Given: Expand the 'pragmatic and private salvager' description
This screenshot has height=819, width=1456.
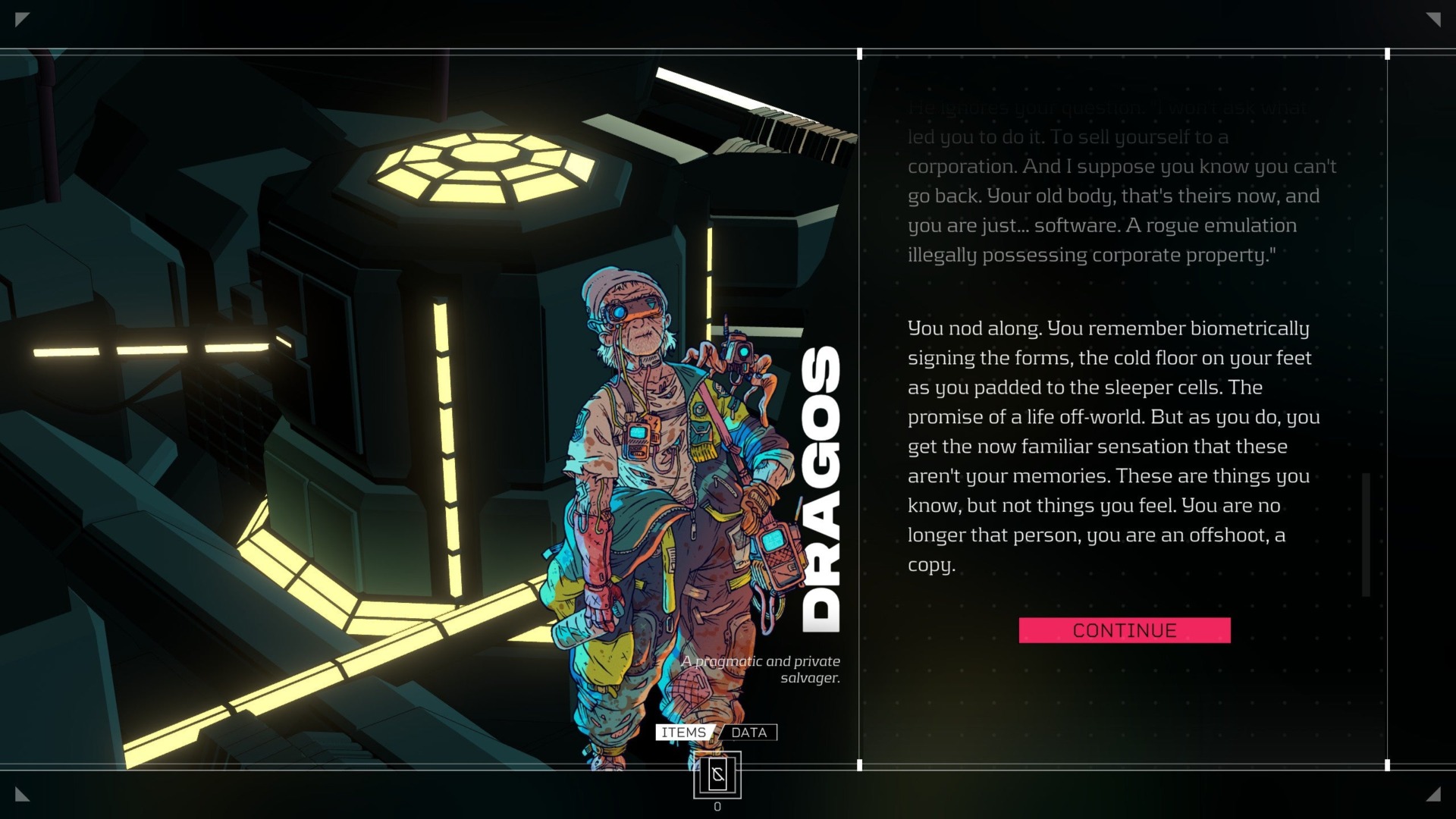Looking at the screenshot, I should pyautogui.click(x=760, y=671).
